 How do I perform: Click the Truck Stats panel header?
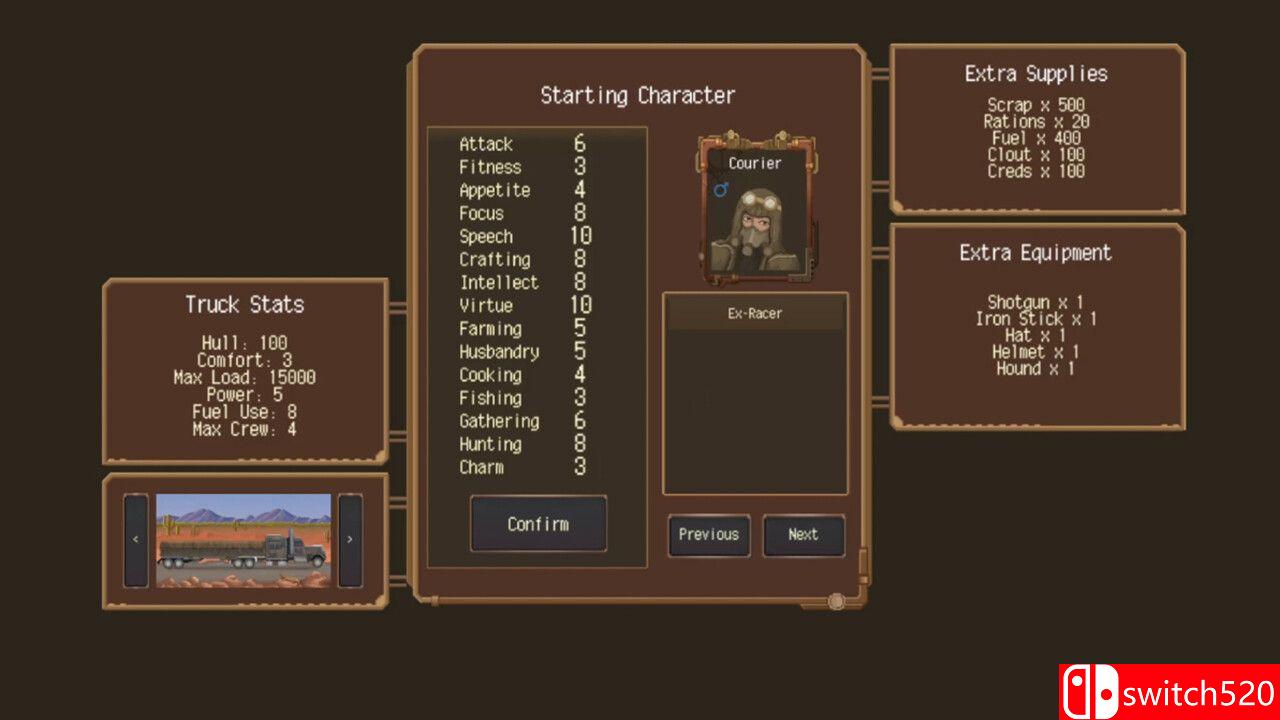point(243,305)
